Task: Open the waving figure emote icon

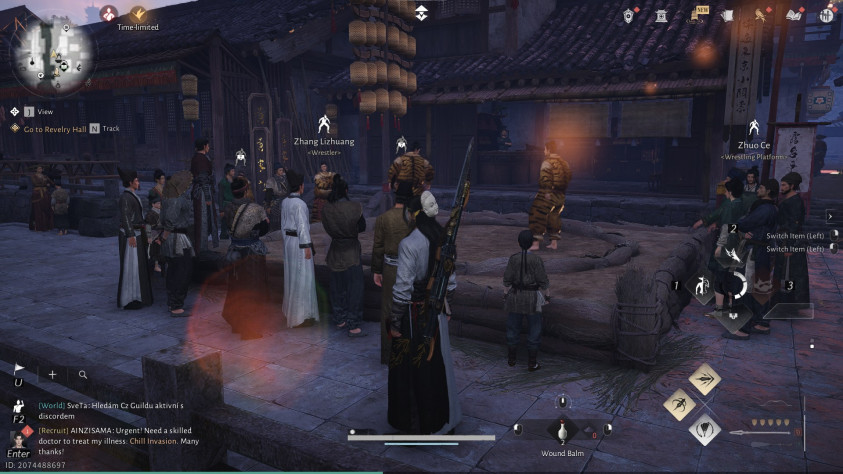Action: [18, 405]
